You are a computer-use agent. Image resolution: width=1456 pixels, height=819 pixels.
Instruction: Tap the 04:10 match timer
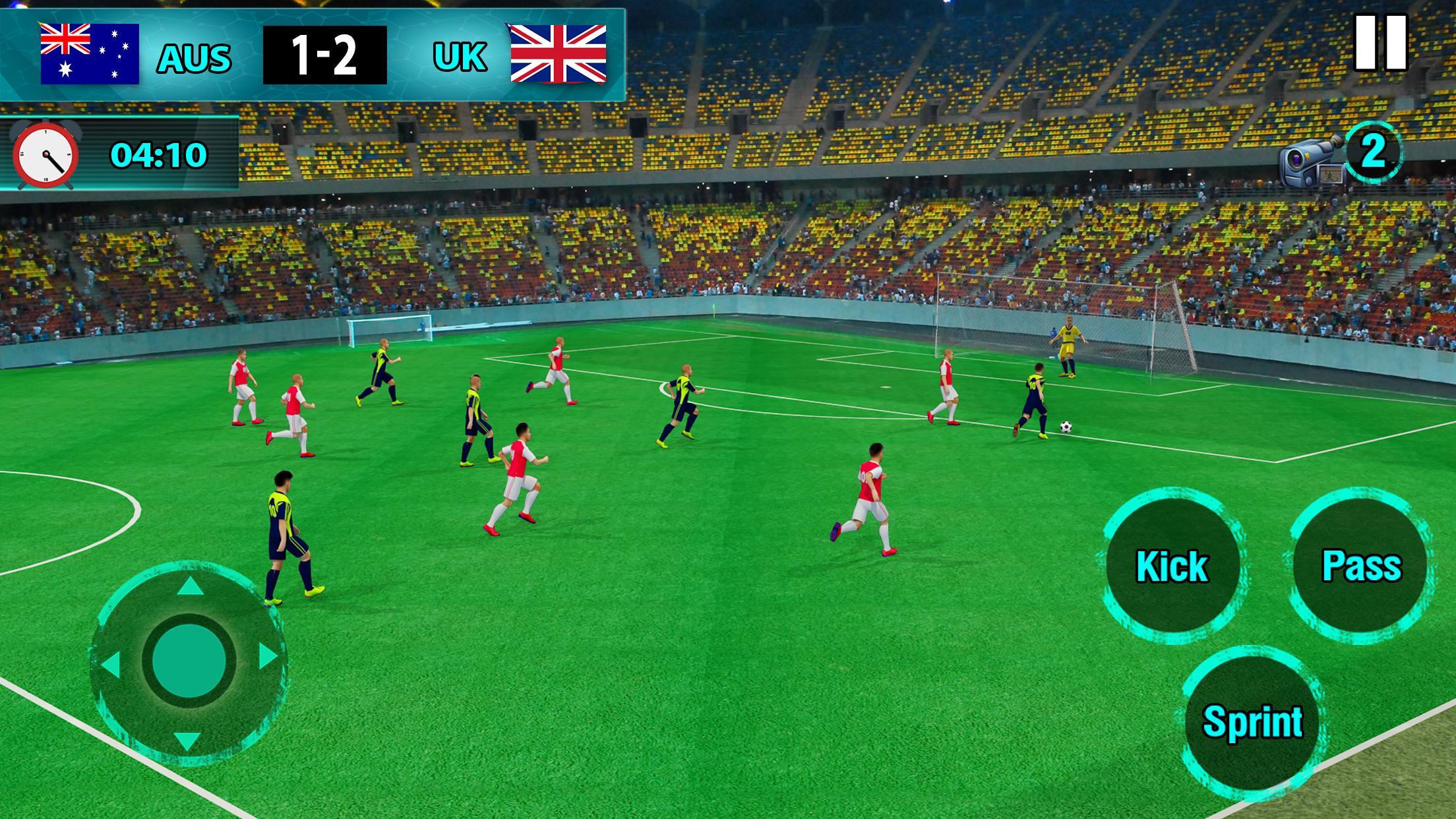158,156
